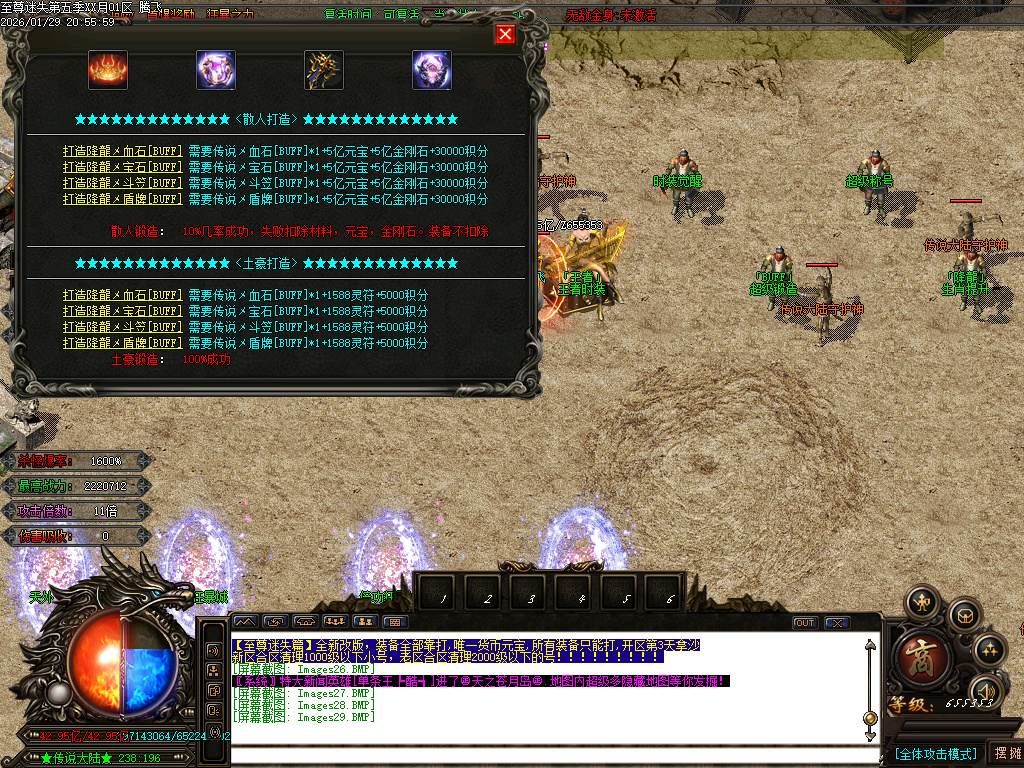Select the flaming crown item icon
1024x768 pixels.
[108, 69]
